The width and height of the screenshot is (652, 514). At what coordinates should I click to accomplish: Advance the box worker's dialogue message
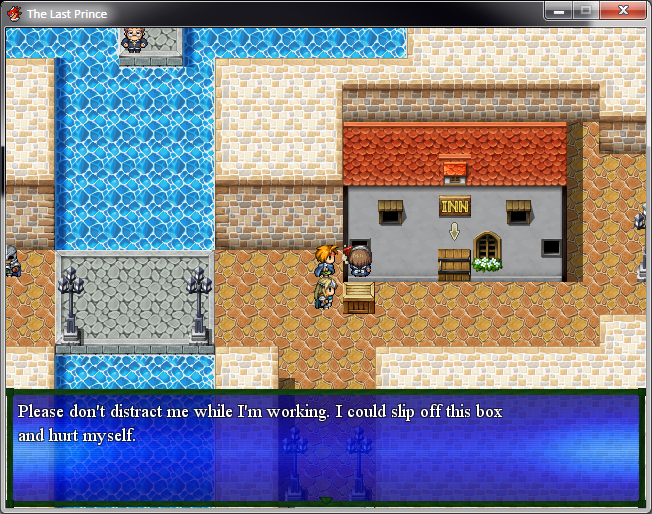(325, 446)
